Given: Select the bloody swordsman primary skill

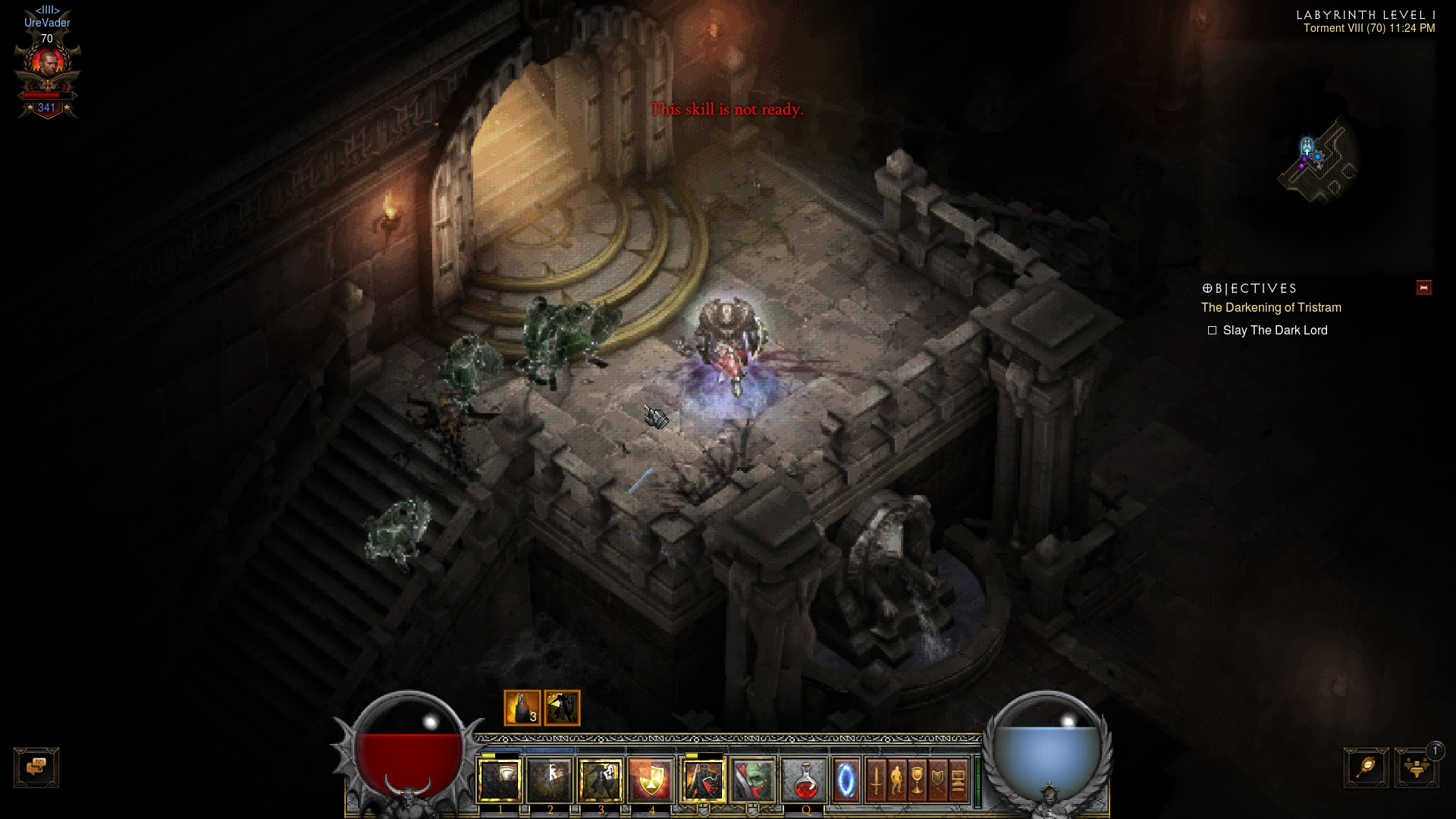Looking at the screenshot, I should coord(703,780).
